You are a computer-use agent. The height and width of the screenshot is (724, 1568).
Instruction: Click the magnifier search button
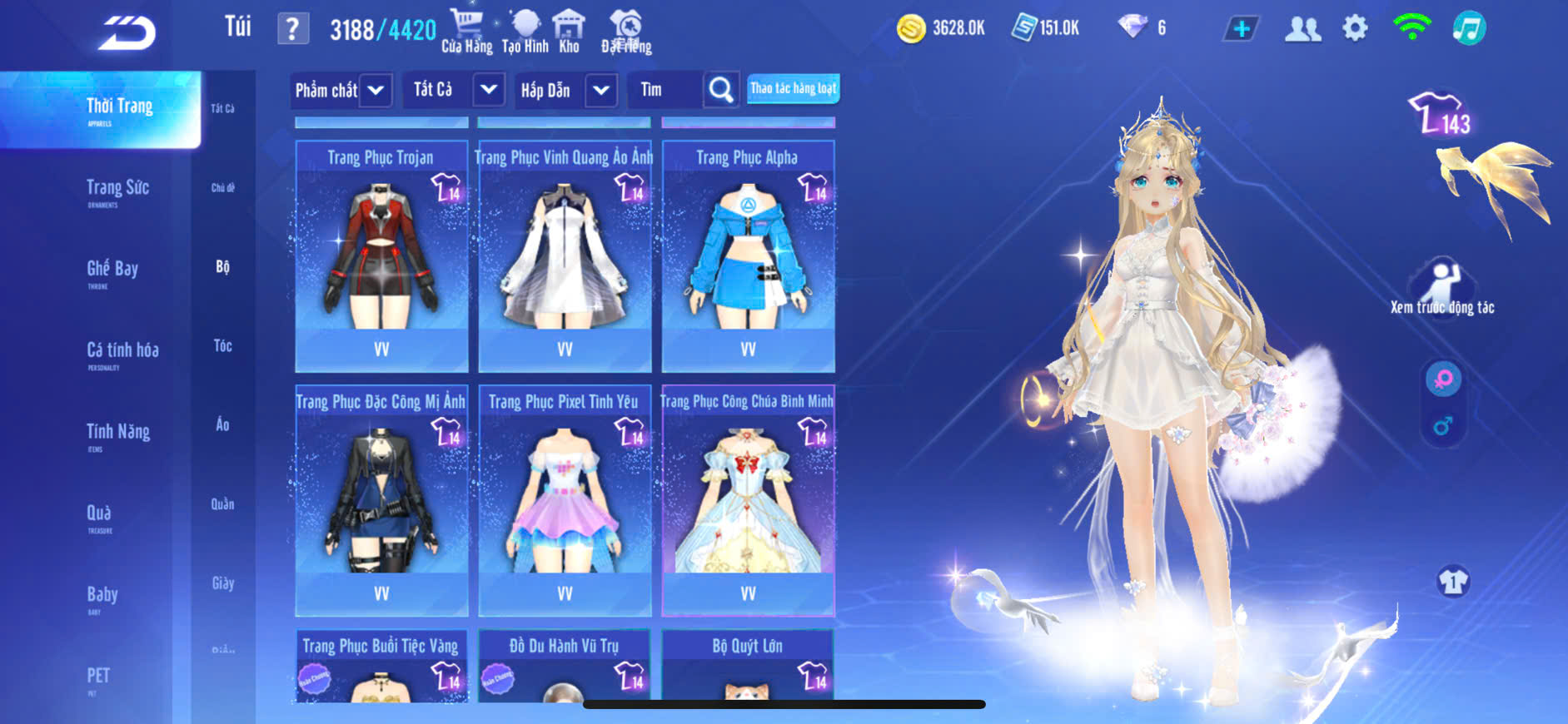(x=721, y=89)
